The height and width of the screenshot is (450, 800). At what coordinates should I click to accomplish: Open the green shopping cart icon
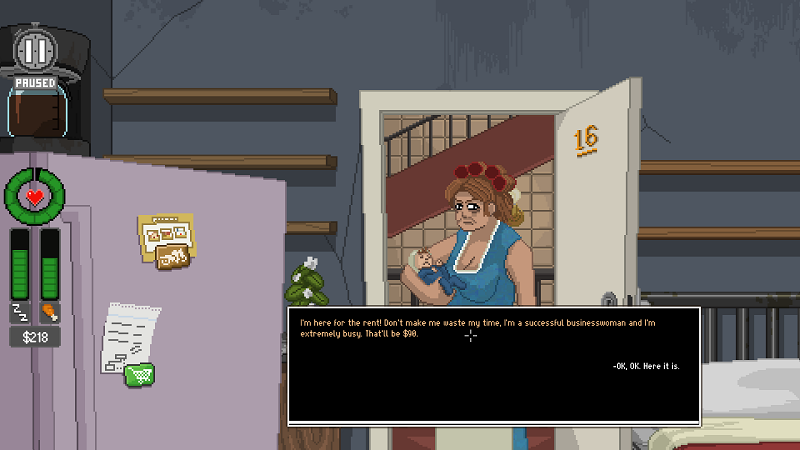pos(140,374)
